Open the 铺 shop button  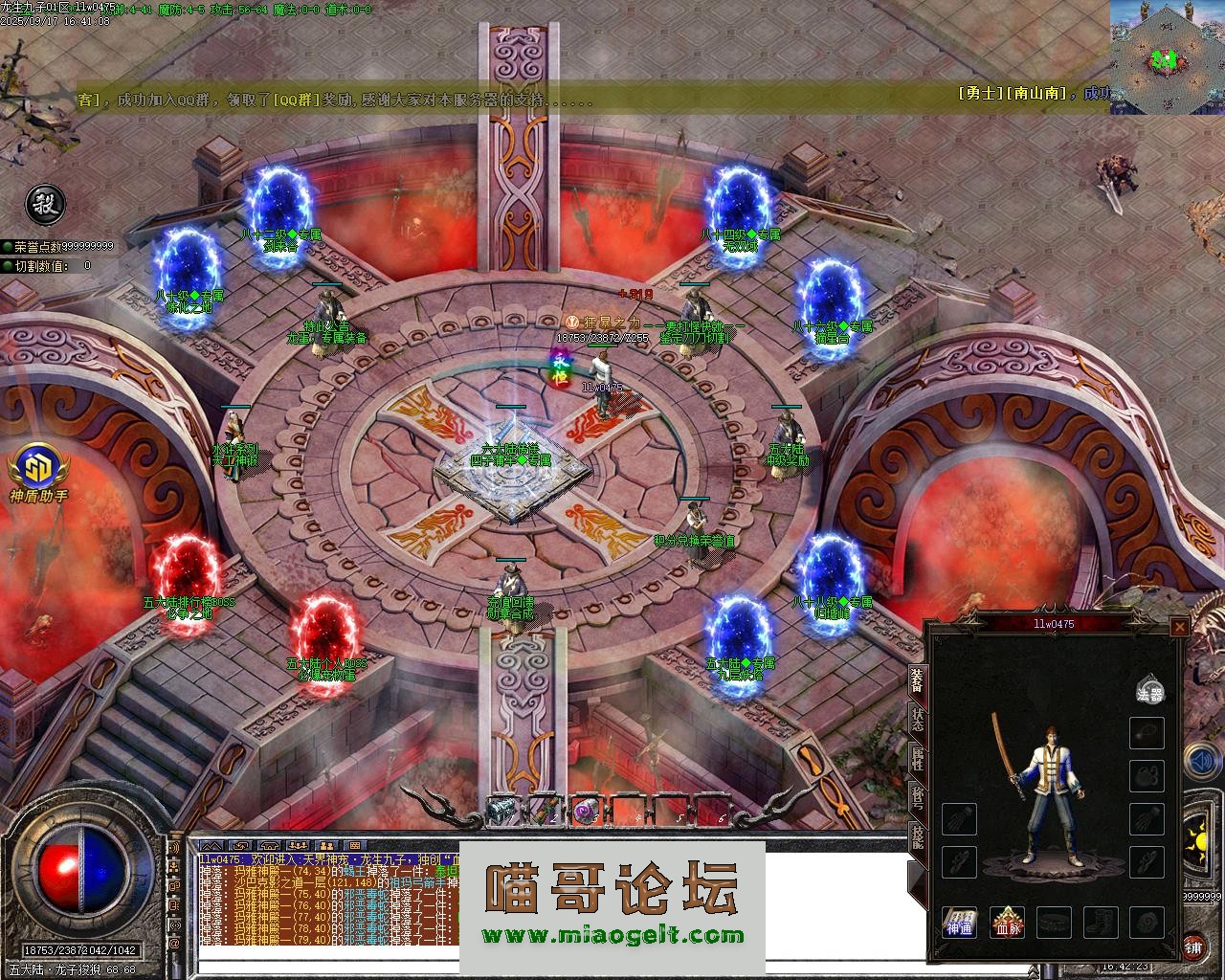click(x=1194, y=946)
